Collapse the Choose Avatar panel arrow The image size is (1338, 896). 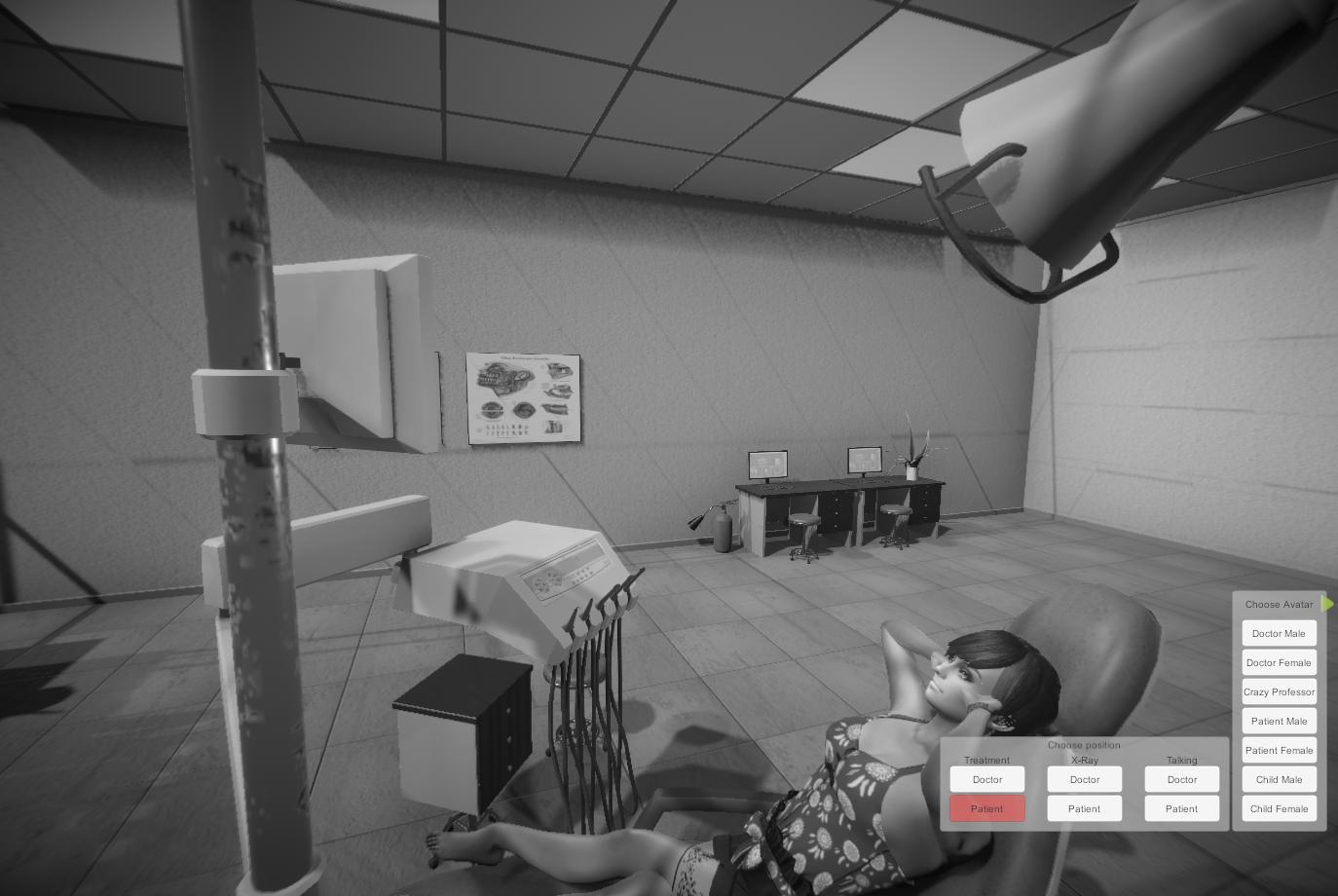click(1328, 604)
